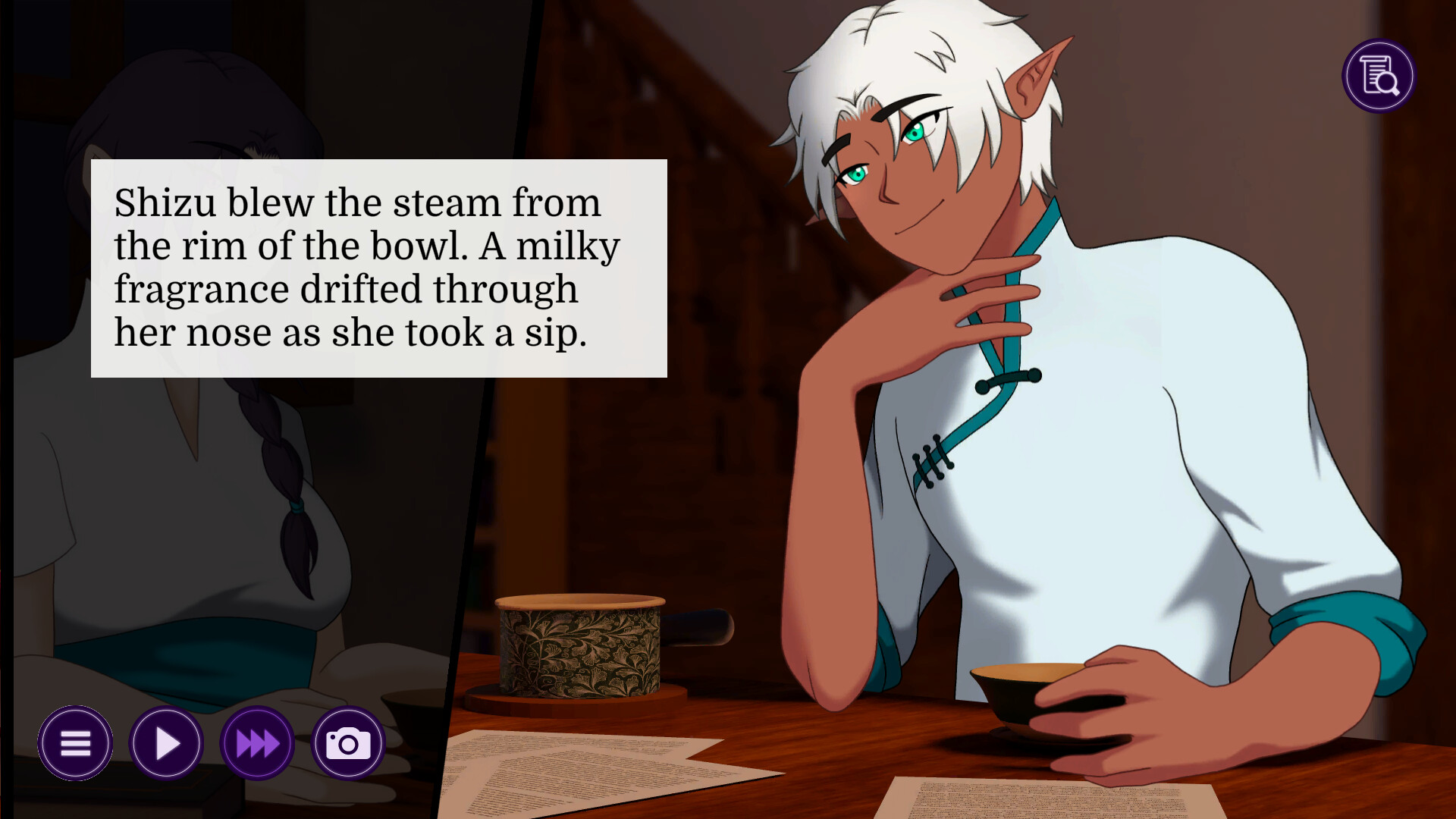This screenshot has height=819, width=1456.
Task: Expand the game options via the menu button
Action: pos(75,743)
